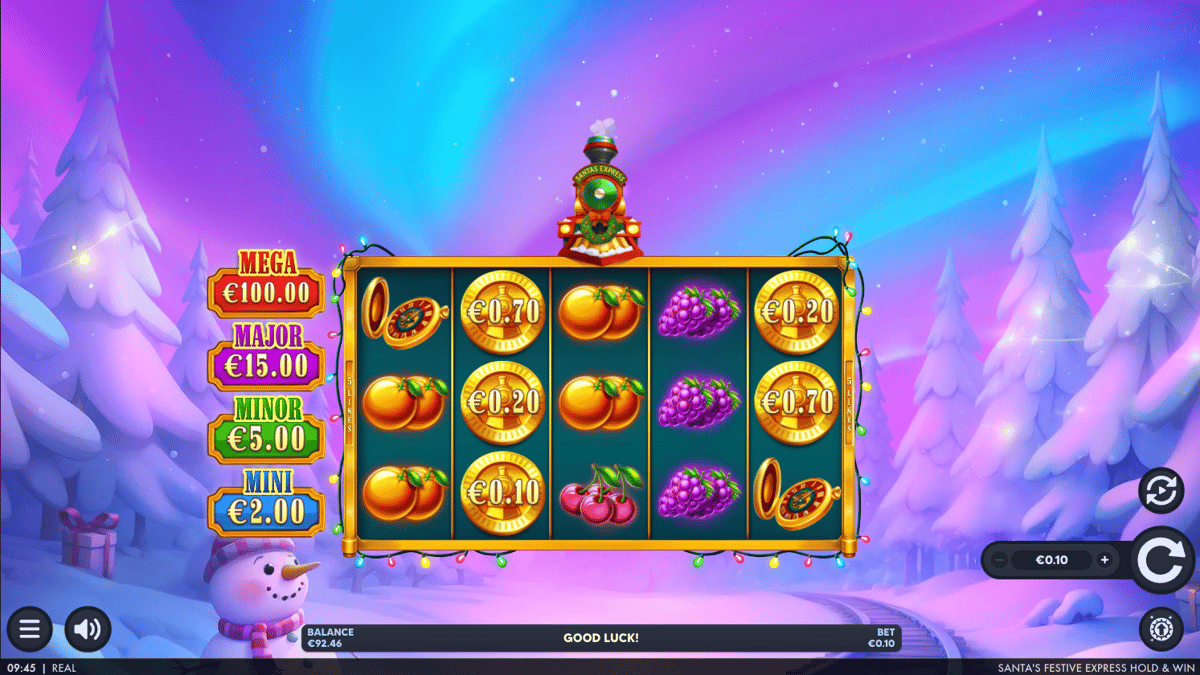Enable autoplay with the circular arrows button
Image resolution: width=1200 pixels, height=675 pixels.
pyautogui.click(x=1160, y=491)
